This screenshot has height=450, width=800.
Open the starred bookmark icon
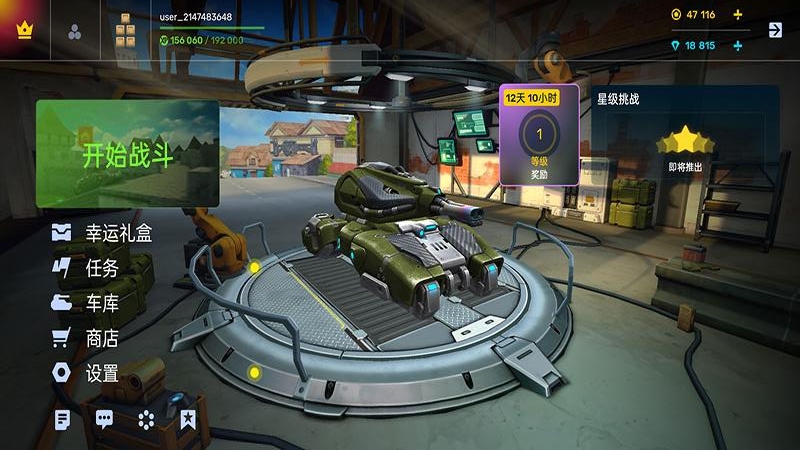point(187,420)
